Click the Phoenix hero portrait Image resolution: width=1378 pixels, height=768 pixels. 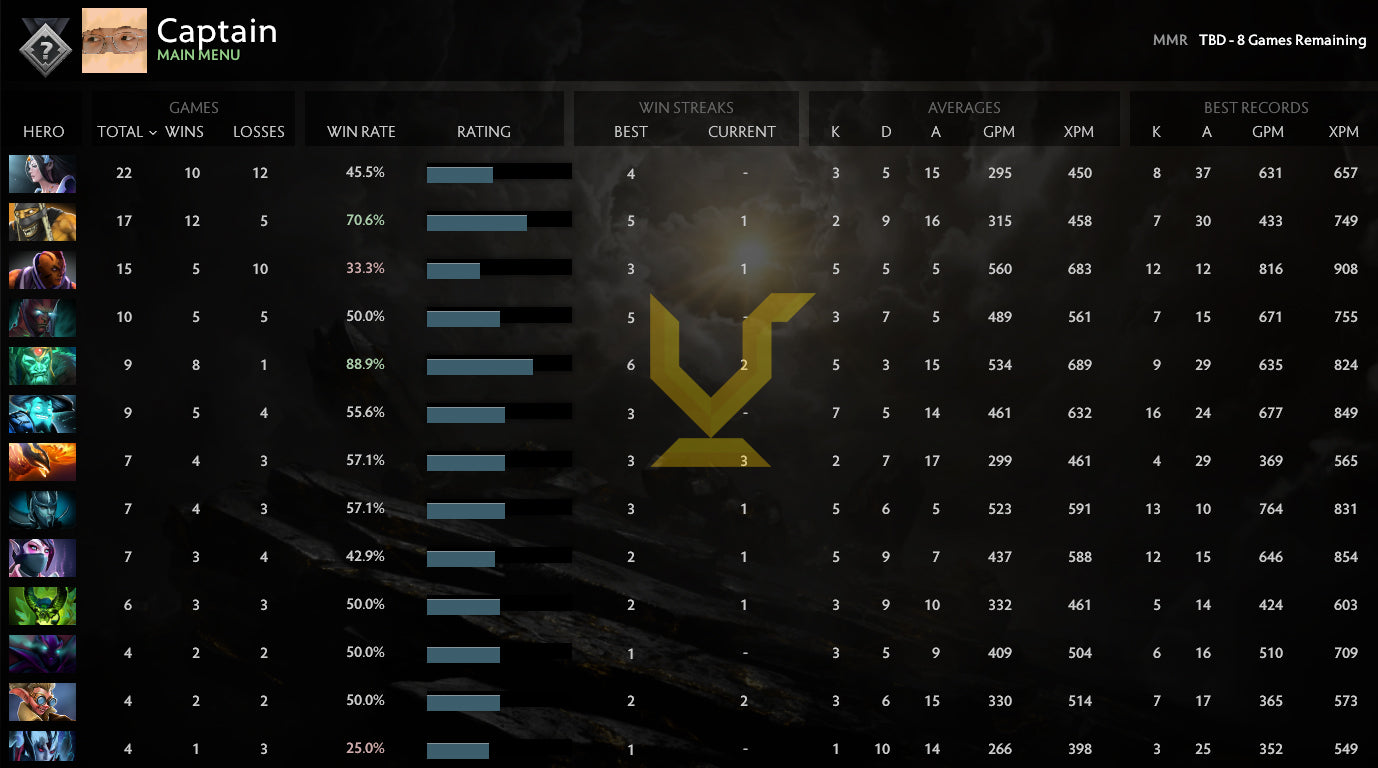(42, 461)
